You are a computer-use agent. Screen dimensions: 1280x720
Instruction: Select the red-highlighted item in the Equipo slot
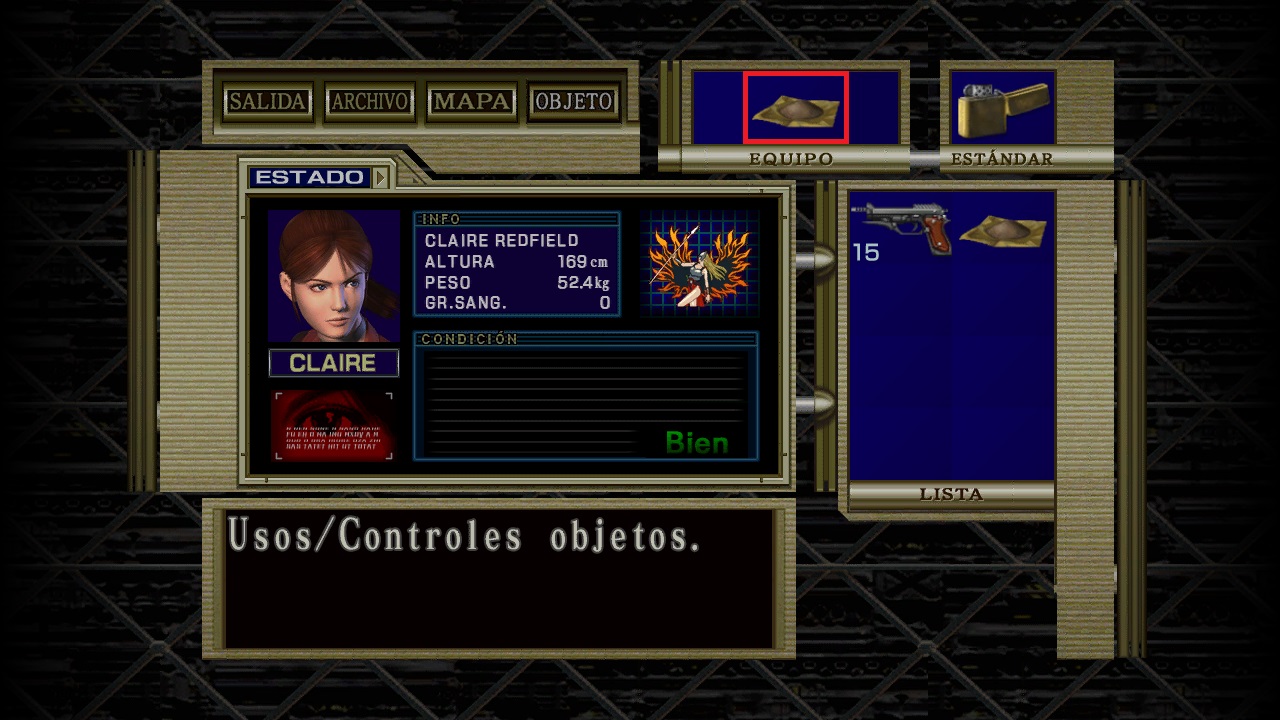[x=796, y=107]
